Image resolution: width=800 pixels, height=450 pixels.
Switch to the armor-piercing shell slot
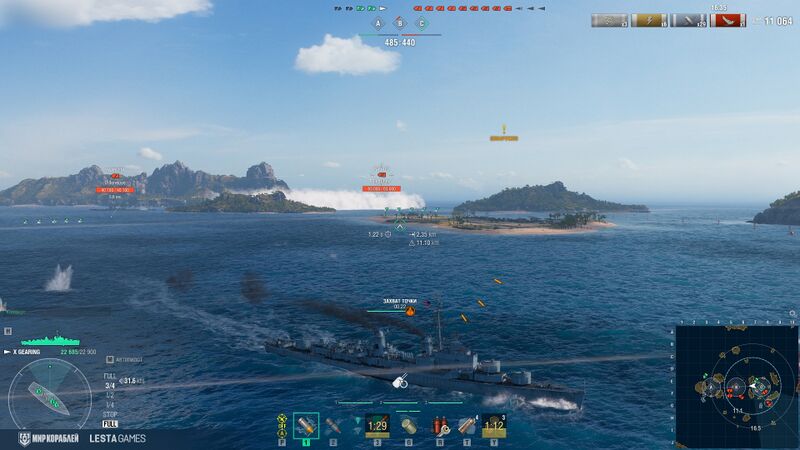coord(333,426)
